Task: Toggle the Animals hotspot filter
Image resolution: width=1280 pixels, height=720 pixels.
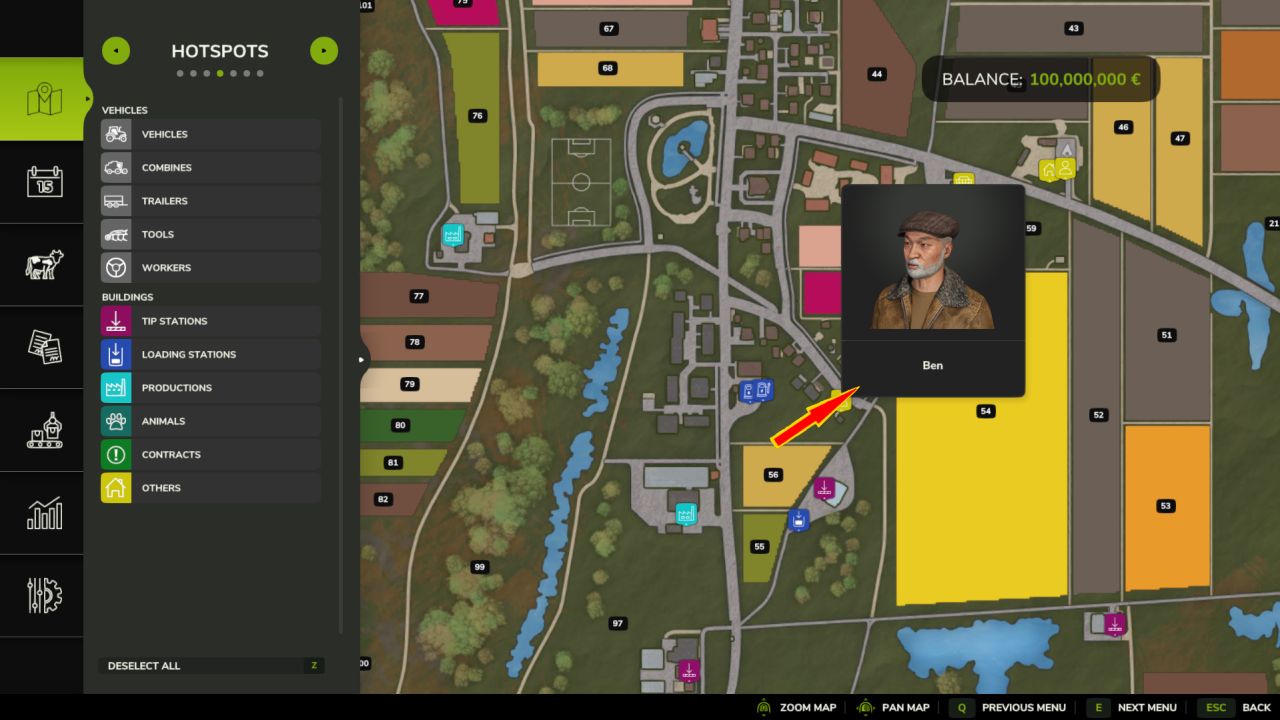Action: [x=211, y=421]
